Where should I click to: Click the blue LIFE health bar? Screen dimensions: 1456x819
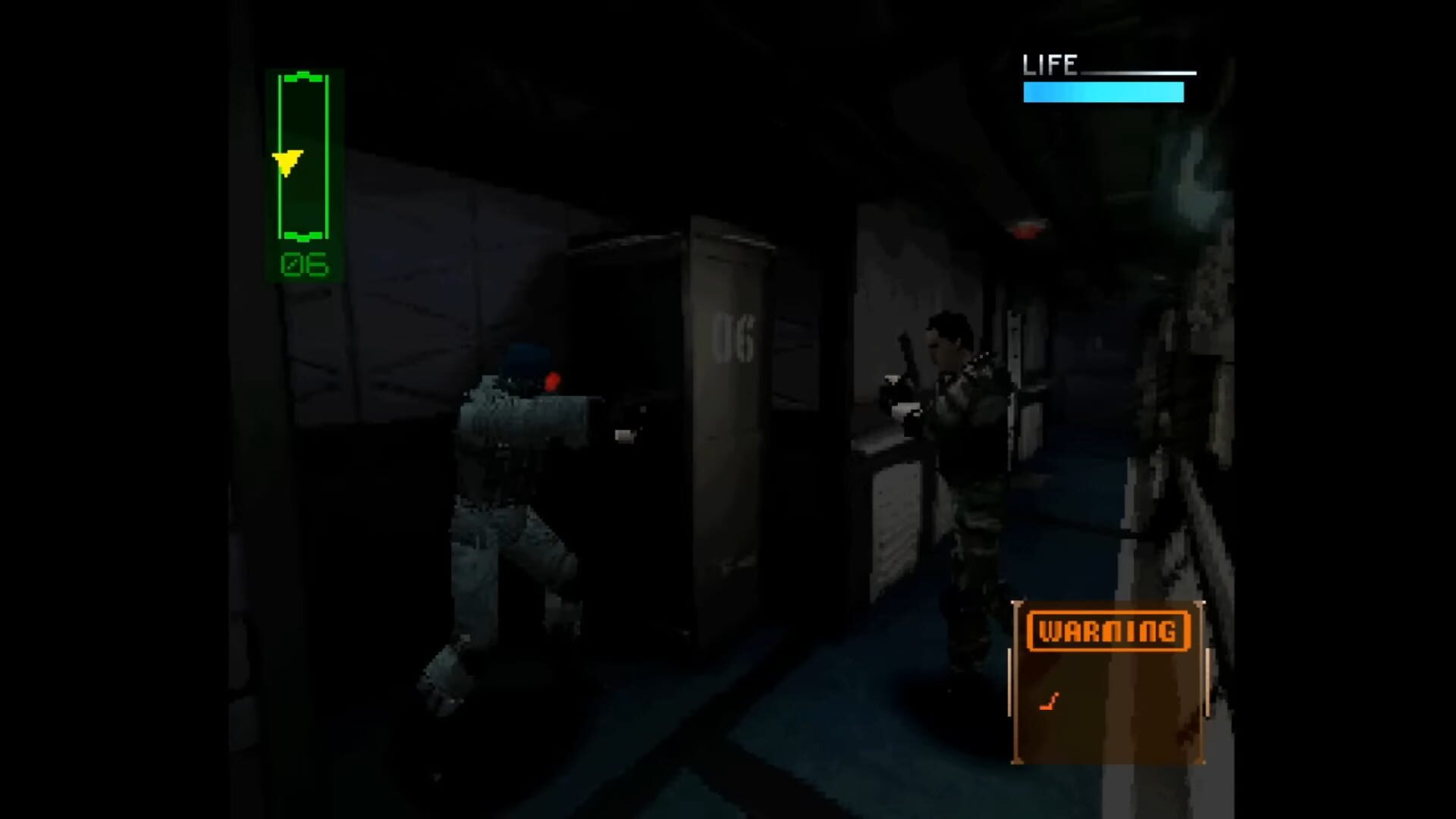pyautogui.click(x=1103, y=93)
